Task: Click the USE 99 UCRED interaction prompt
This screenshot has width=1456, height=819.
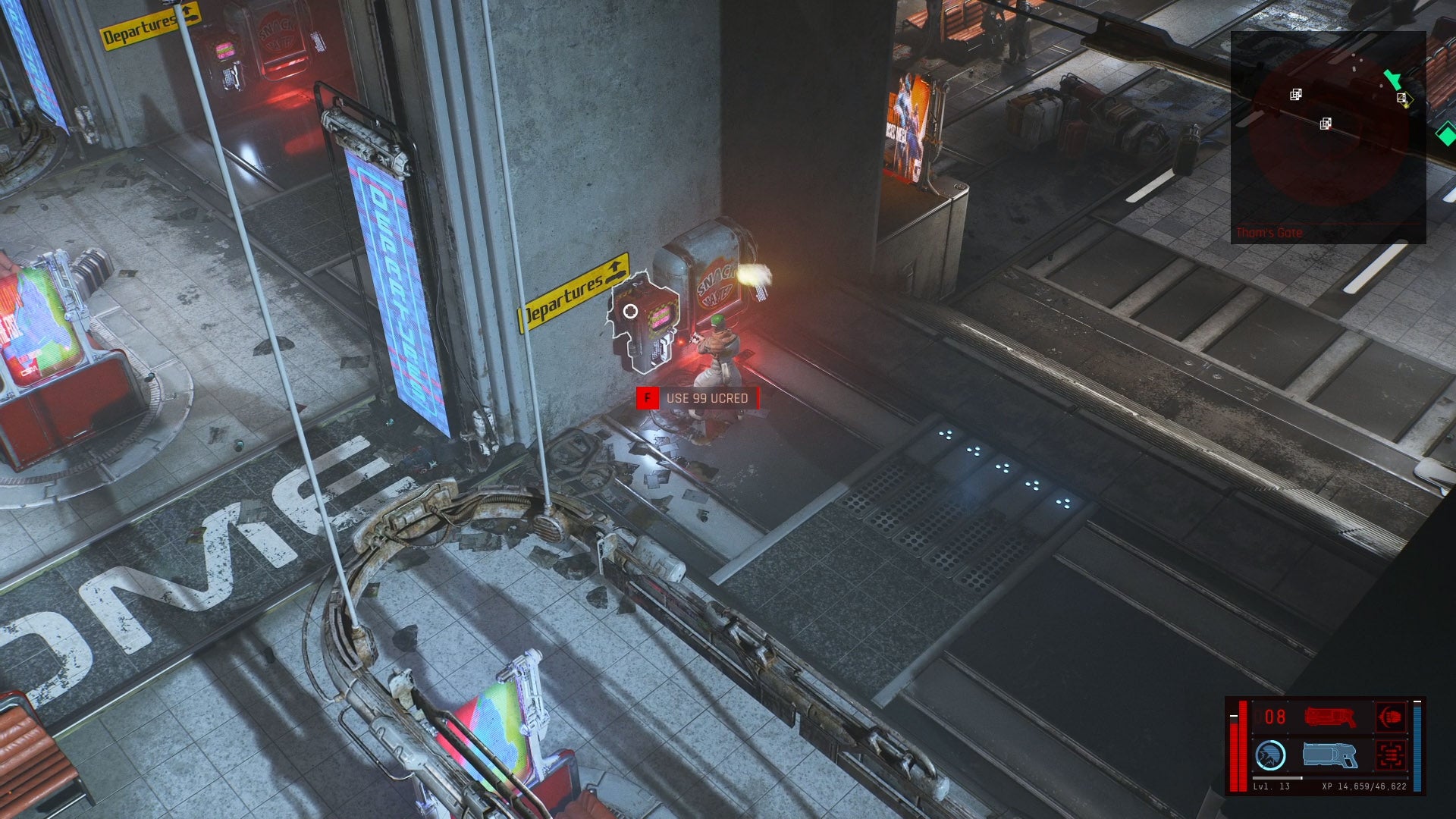Action: [709, 396]
